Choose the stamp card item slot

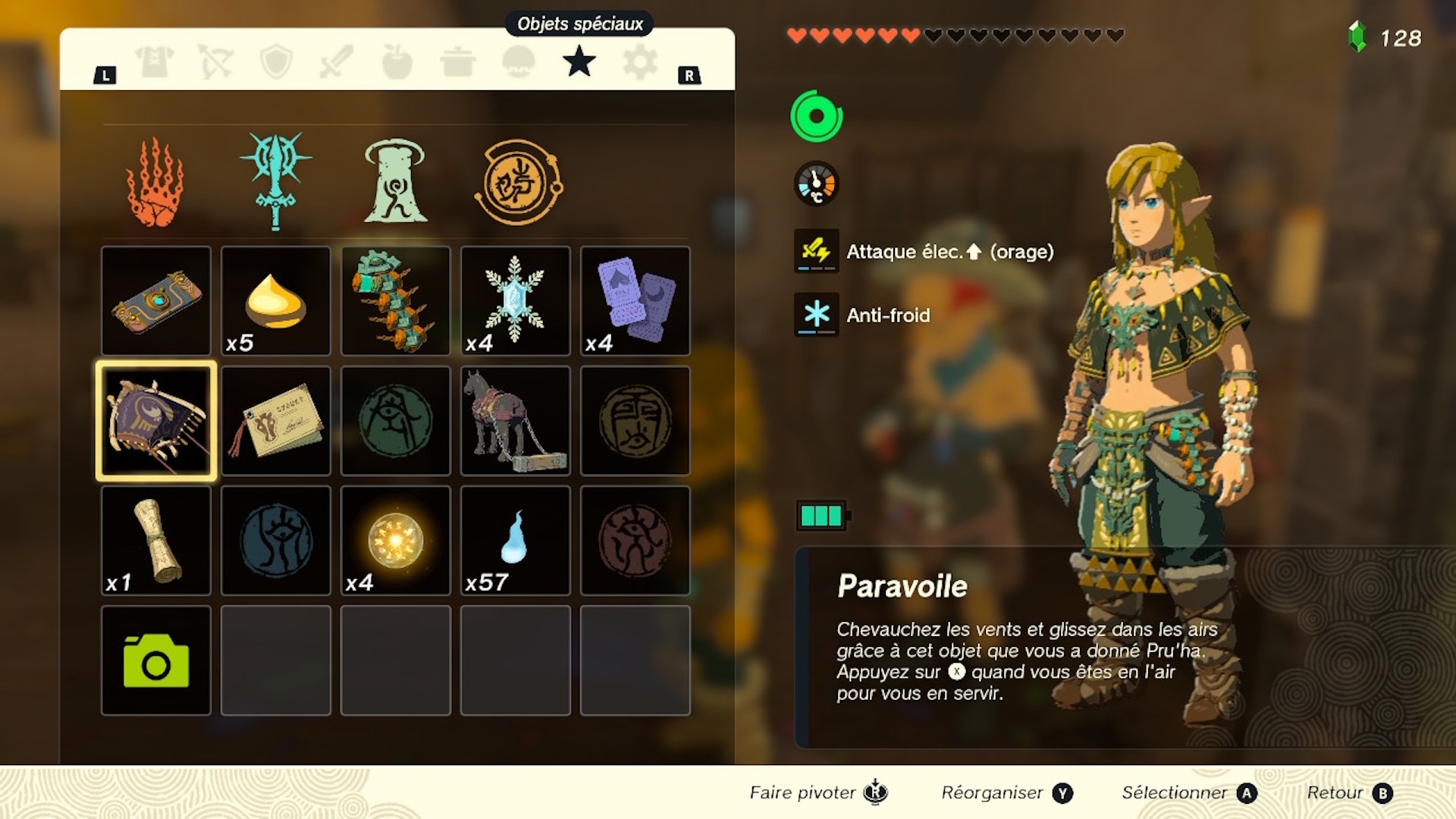276,421
